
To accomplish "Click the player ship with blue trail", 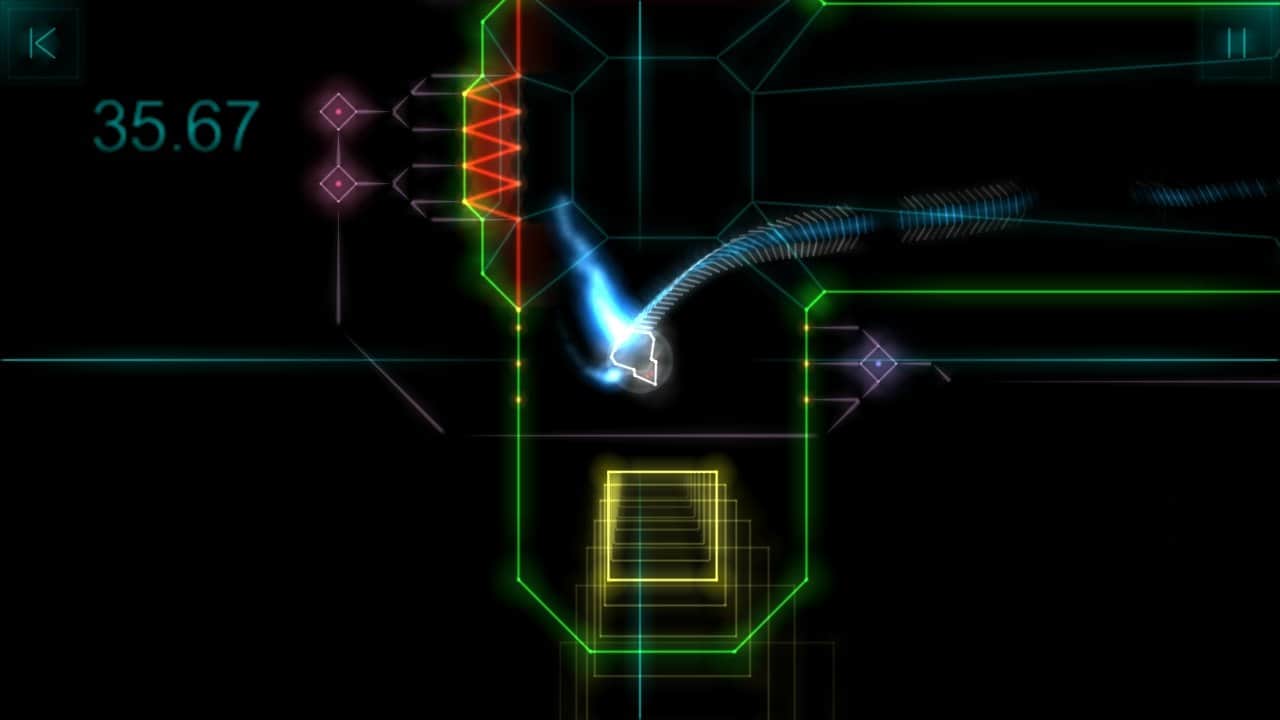I will [635, 360].
